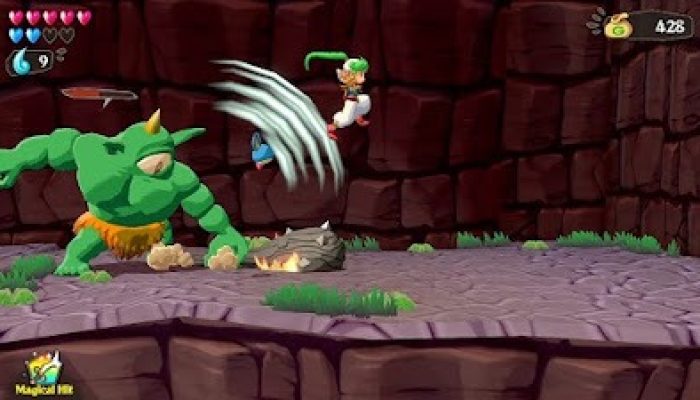Click the Magical Hit icon
Viewport: 700px width, 400px height.
tap(42, 368)
